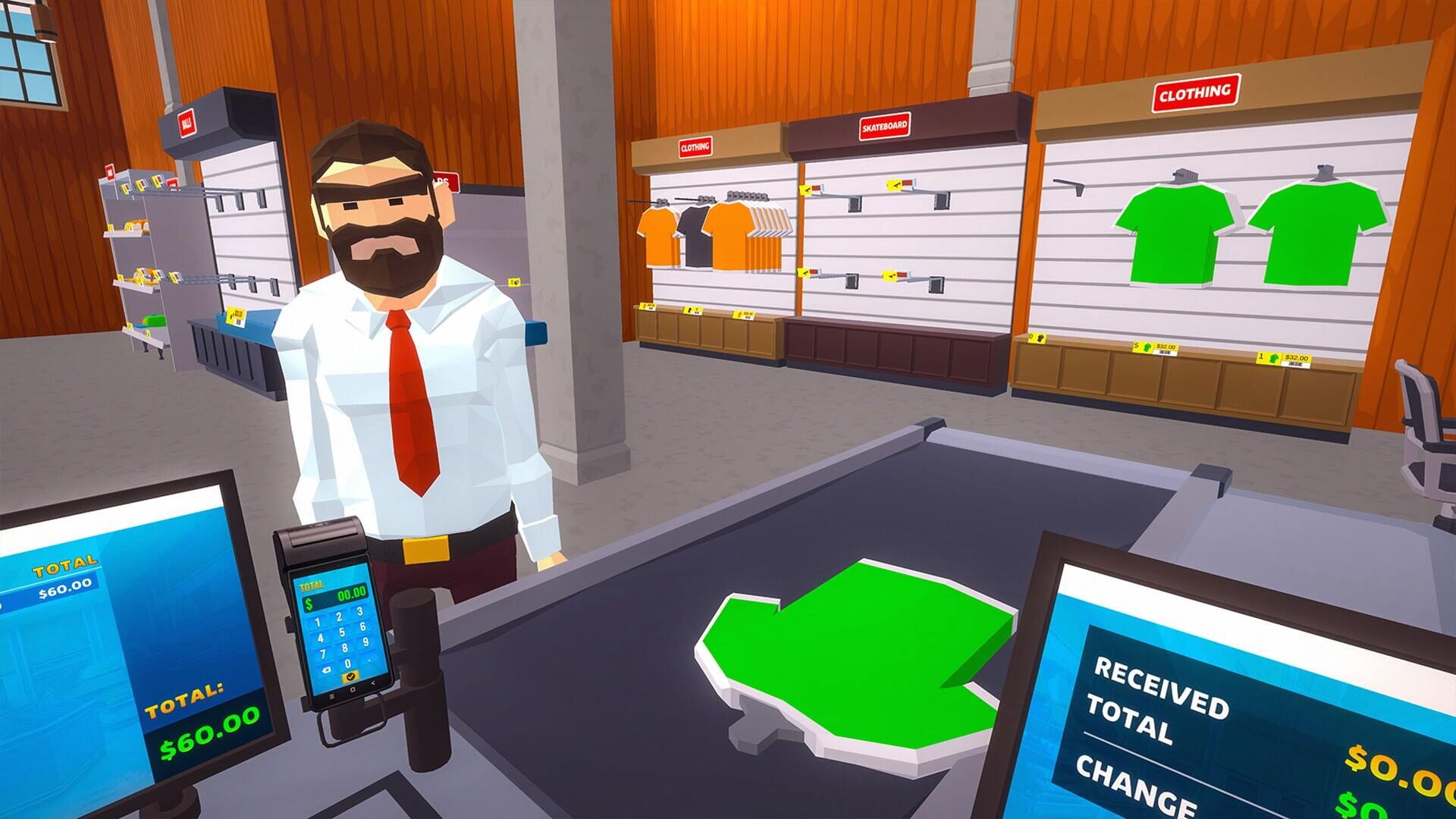This screenshot has width=1456, height=819.
Task: Tap the decimal point key on the keypad
Action: pyautogui.click(x=369, y=661)
